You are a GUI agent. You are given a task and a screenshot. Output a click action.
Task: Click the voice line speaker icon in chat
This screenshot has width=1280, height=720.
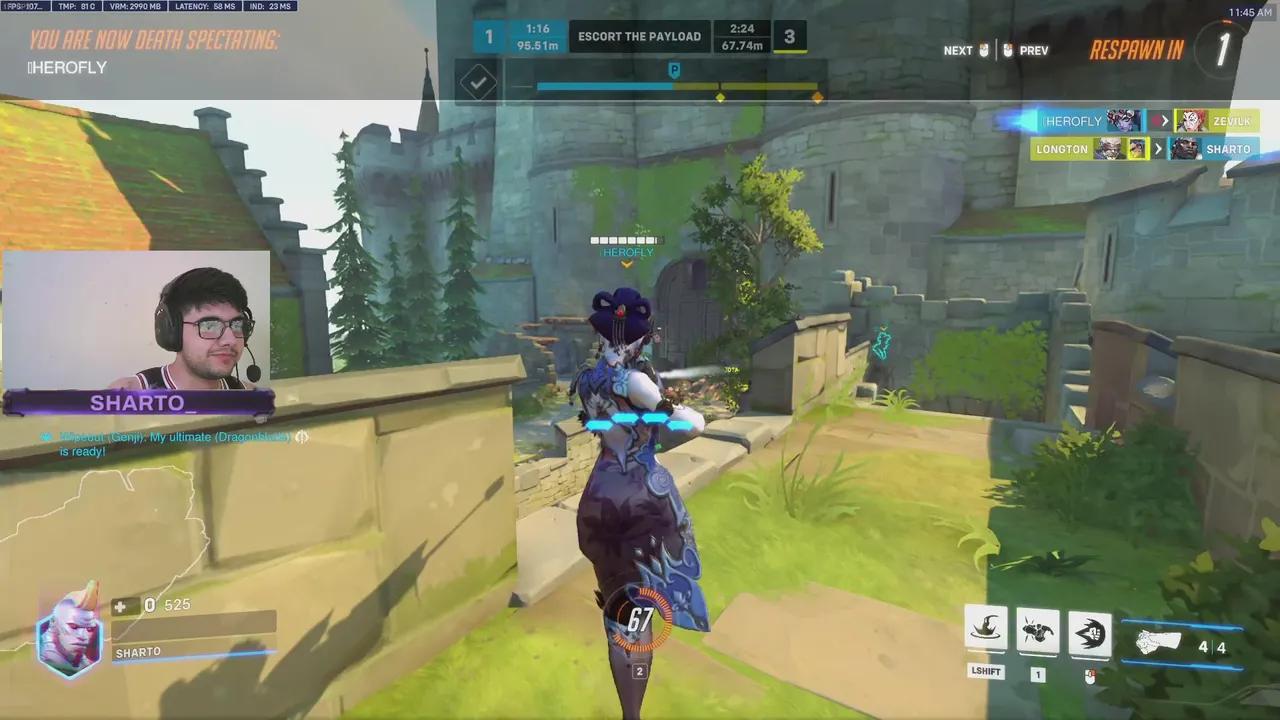[302, 437]
